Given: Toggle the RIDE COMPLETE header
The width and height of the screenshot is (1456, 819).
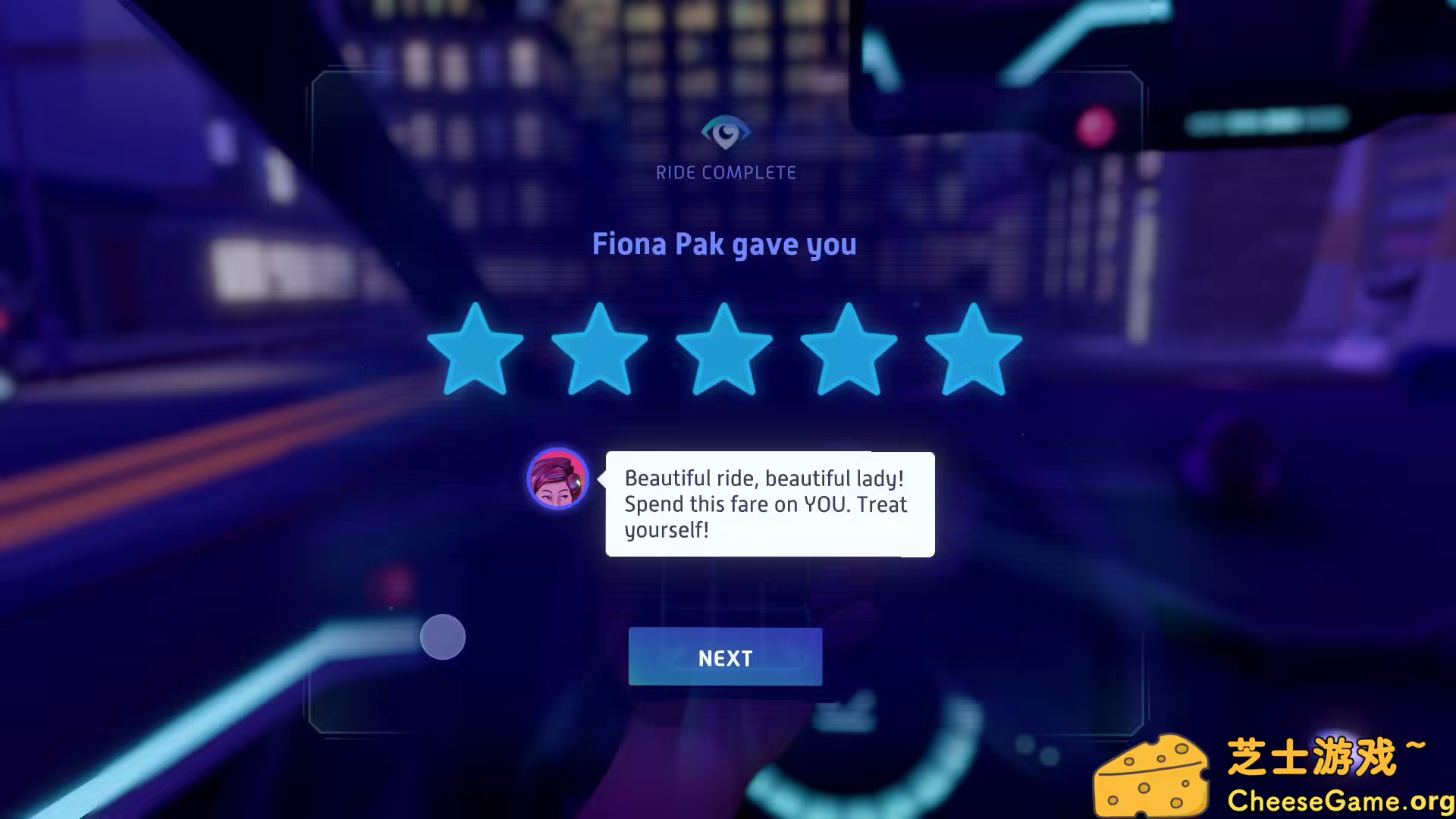Looking at the screenshot, I should tap(725, 172).
